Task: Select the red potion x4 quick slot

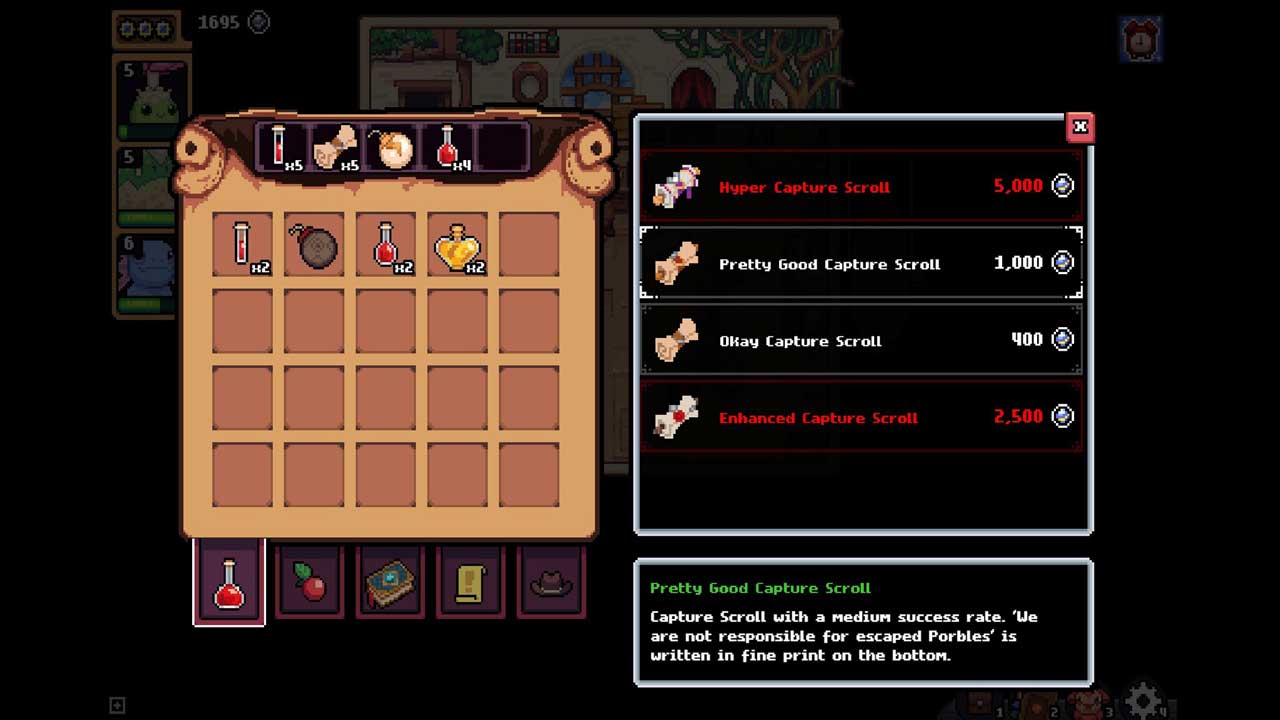Action: 447,147
